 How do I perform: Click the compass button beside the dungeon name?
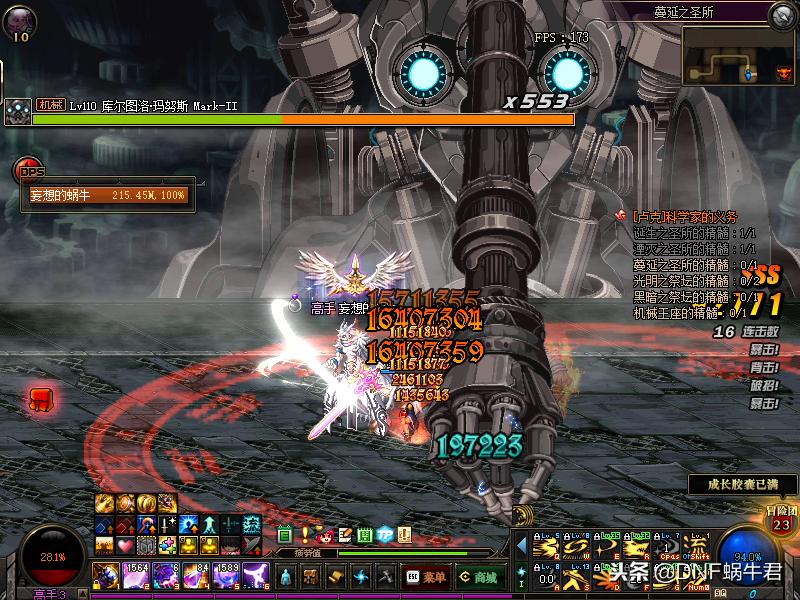781,14
